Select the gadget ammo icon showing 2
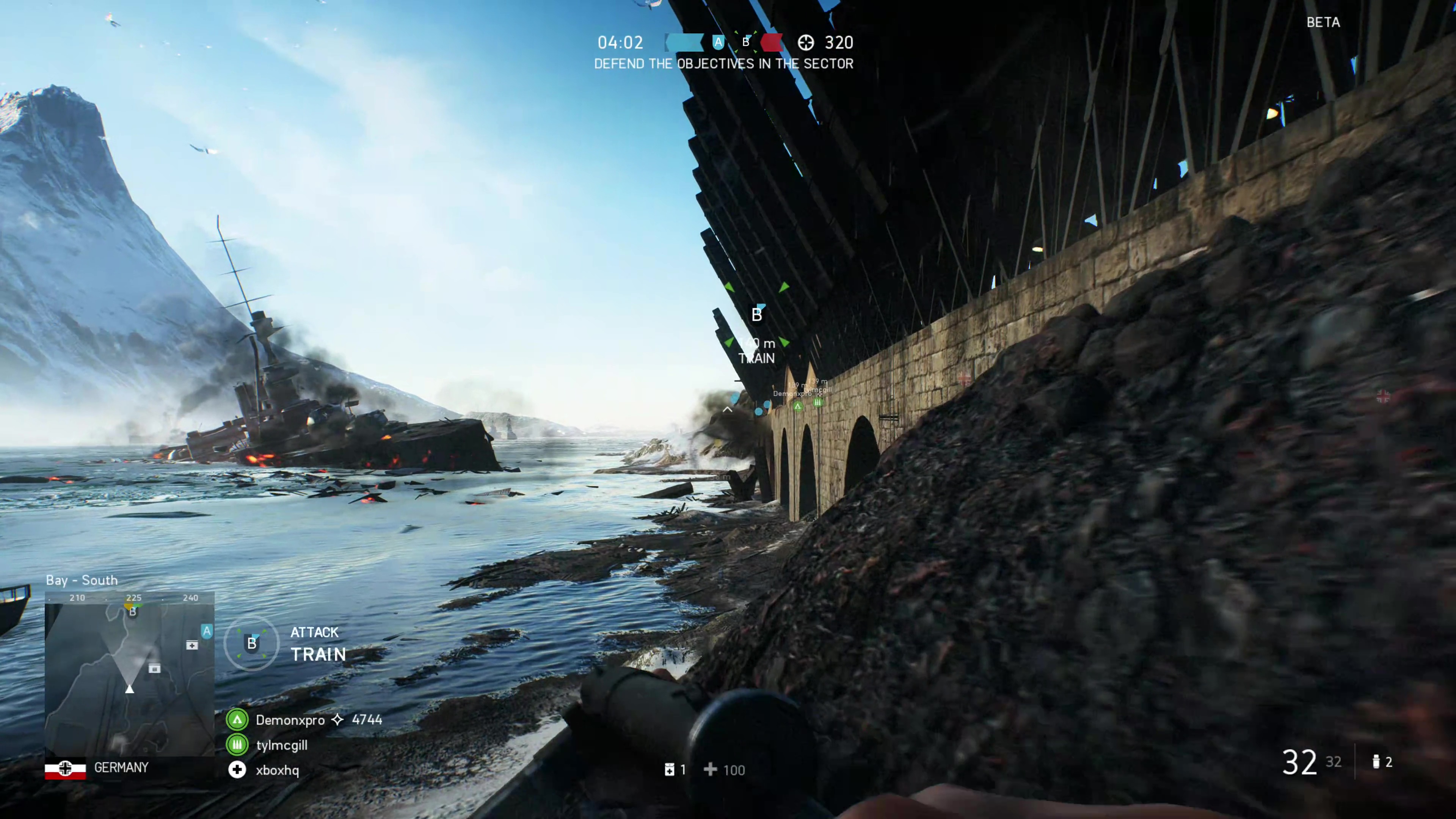Image resolution: width=1456 pixels, height=819 pixels. [1376, 762]
